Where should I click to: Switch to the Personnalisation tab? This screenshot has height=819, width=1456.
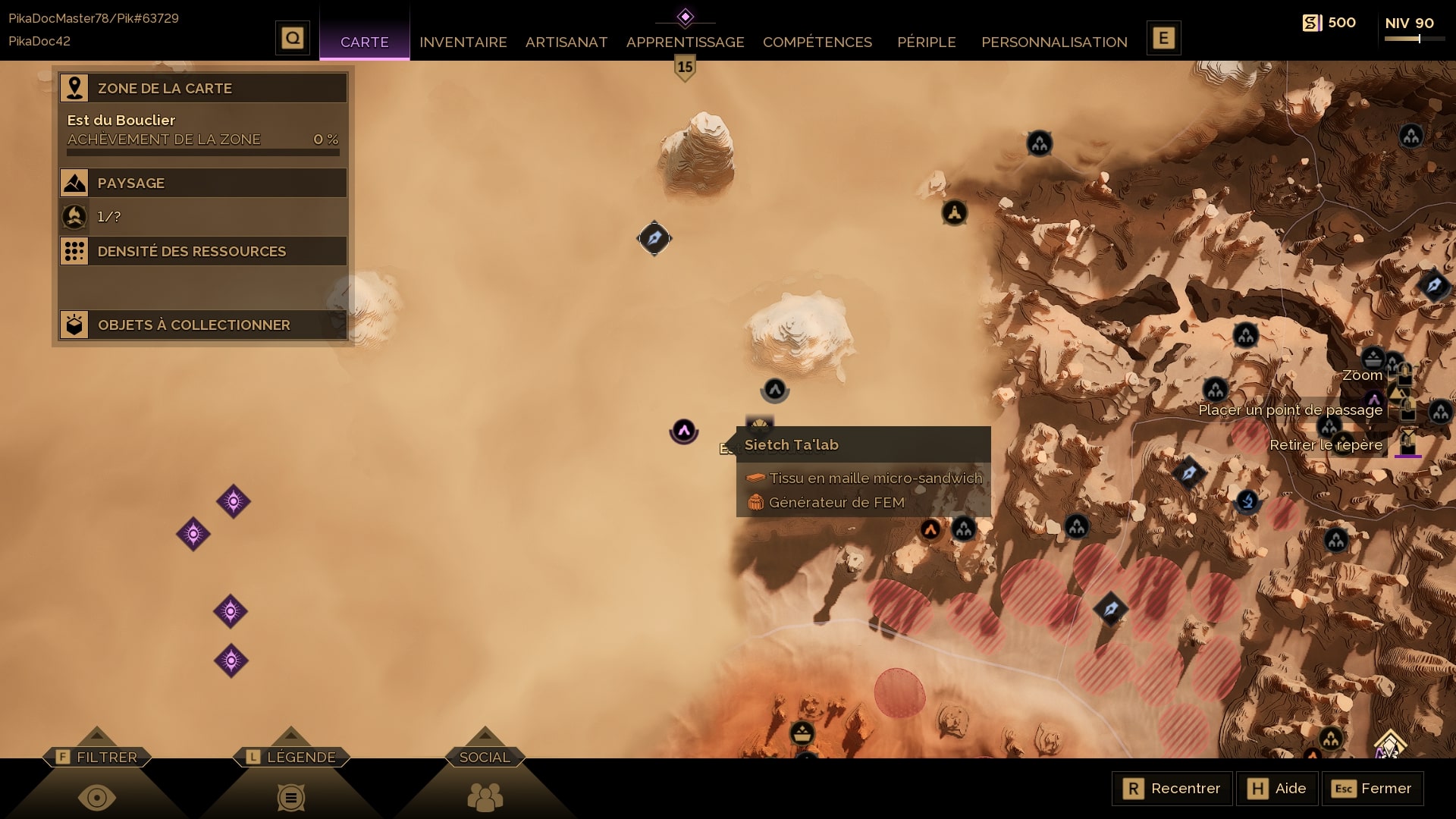tap(1054, 42)
